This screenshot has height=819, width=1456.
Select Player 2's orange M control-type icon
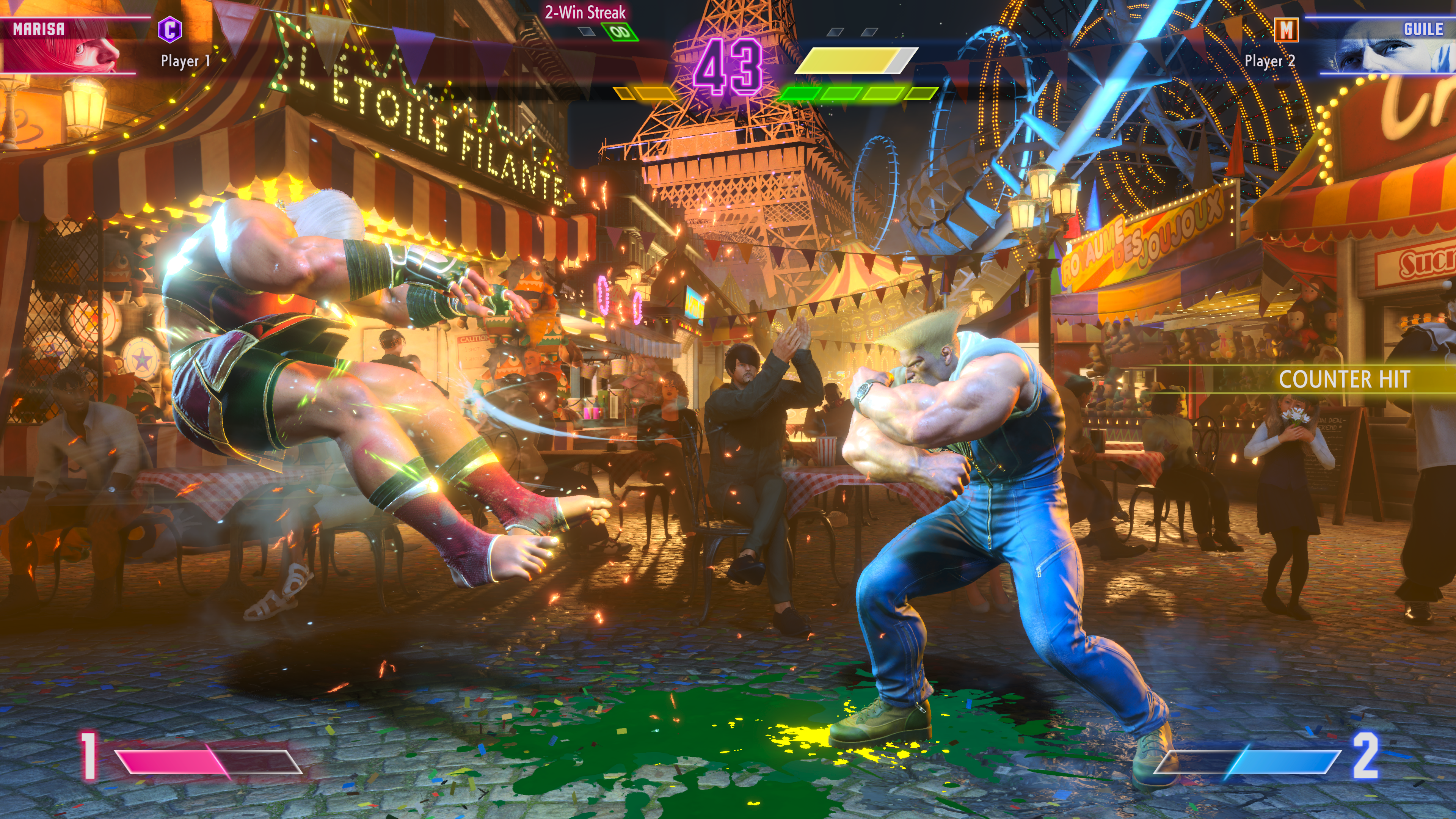click(1286, 30)
